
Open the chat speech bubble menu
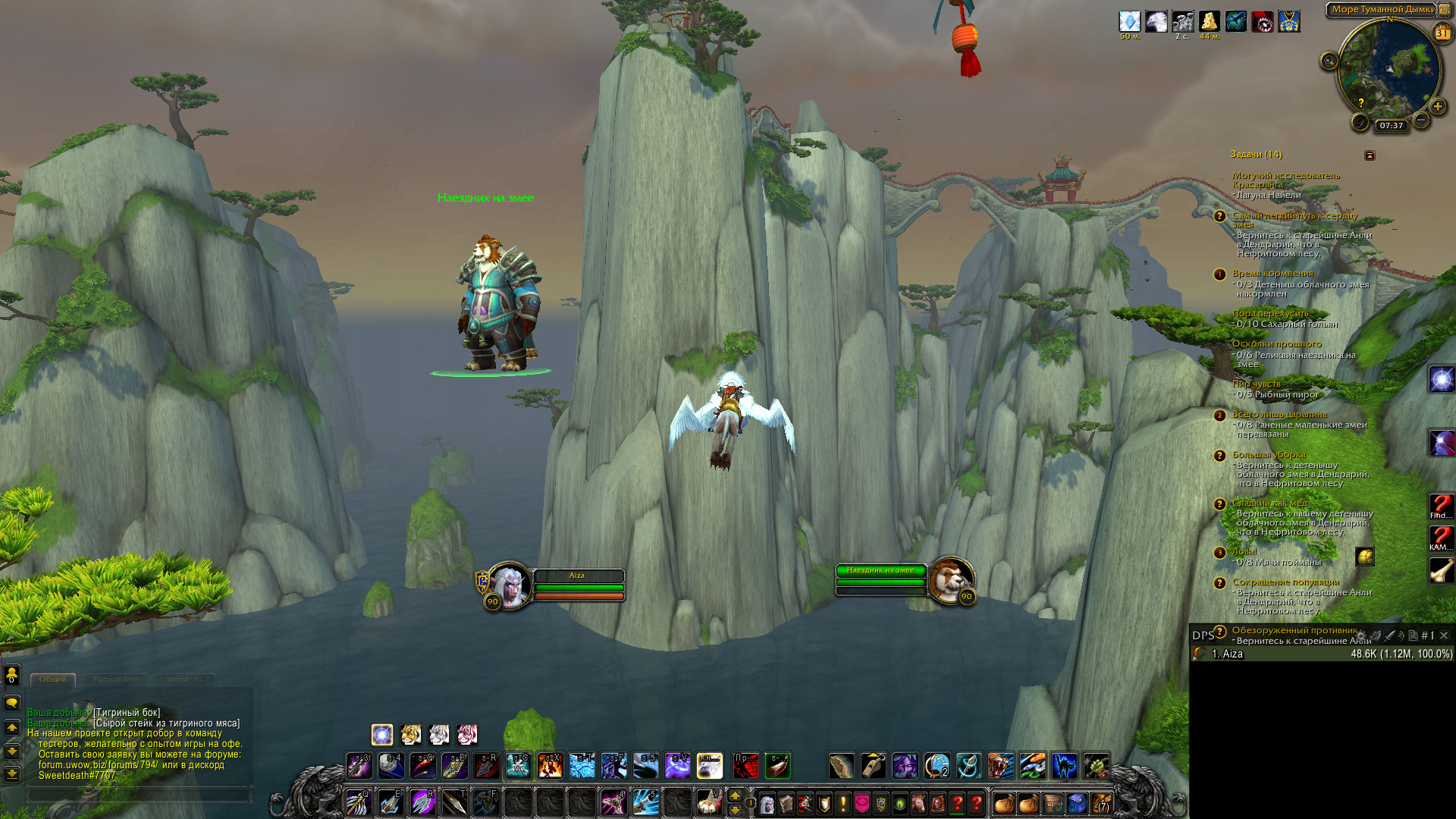point(12,703)
